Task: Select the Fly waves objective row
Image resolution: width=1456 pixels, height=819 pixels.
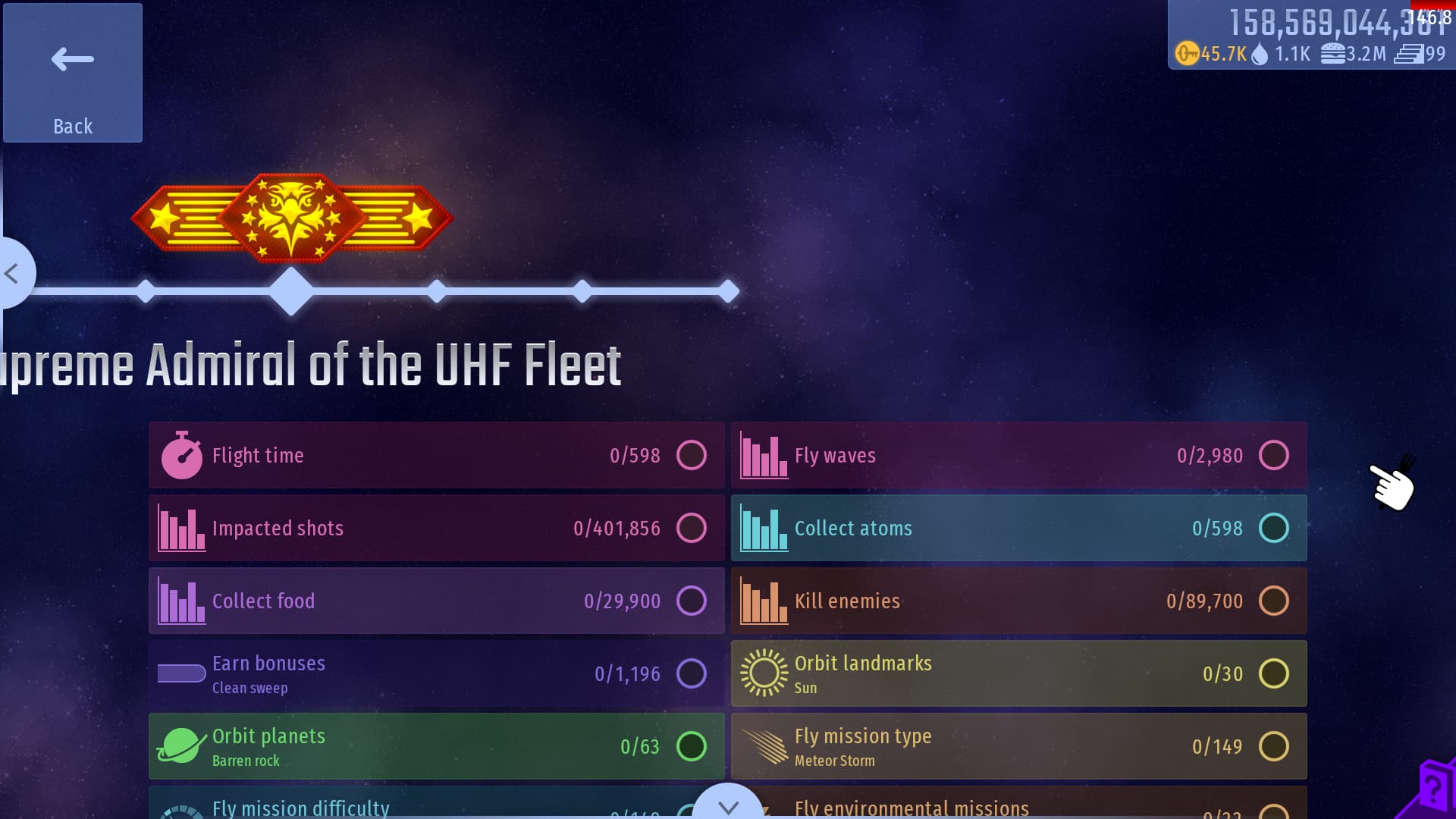Action: point(1018,455)
